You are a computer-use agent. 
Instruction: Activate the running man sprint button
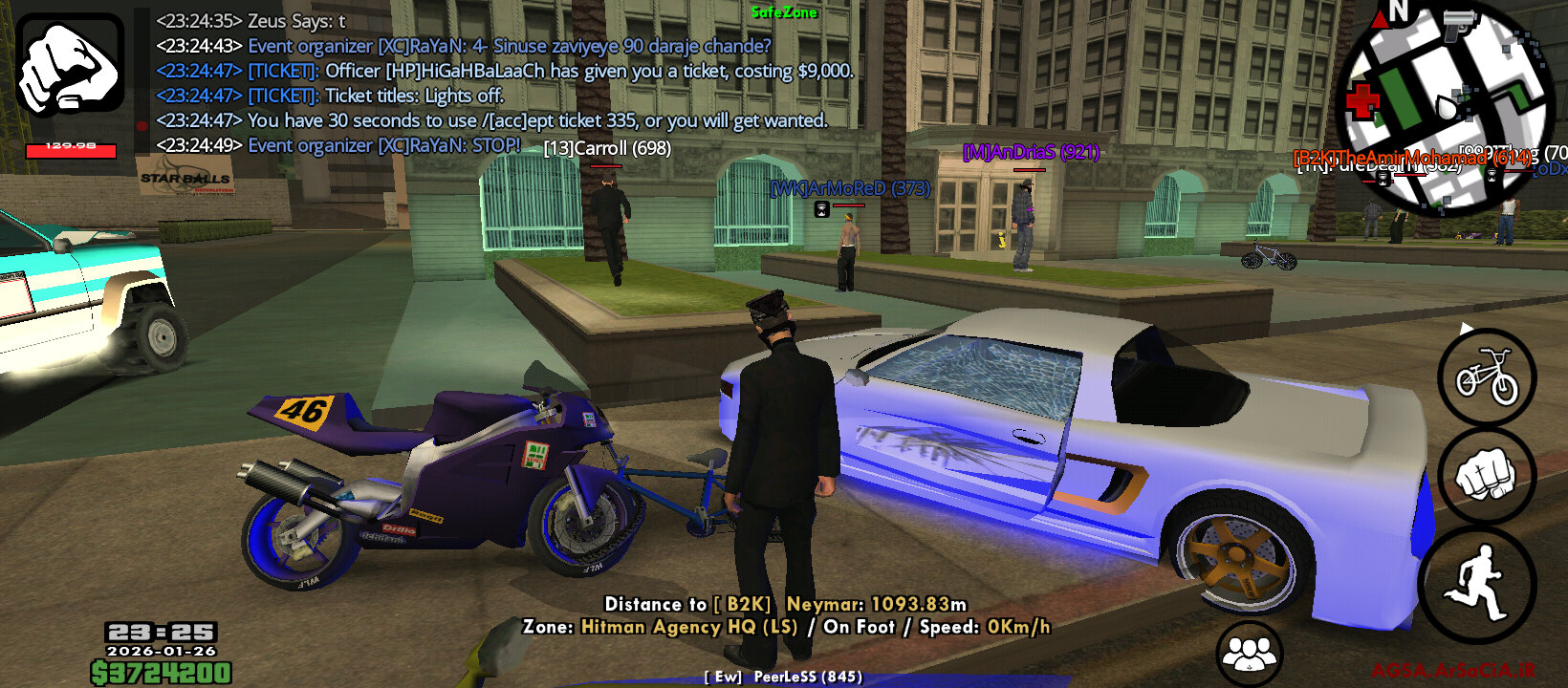tap(1478, 582)
